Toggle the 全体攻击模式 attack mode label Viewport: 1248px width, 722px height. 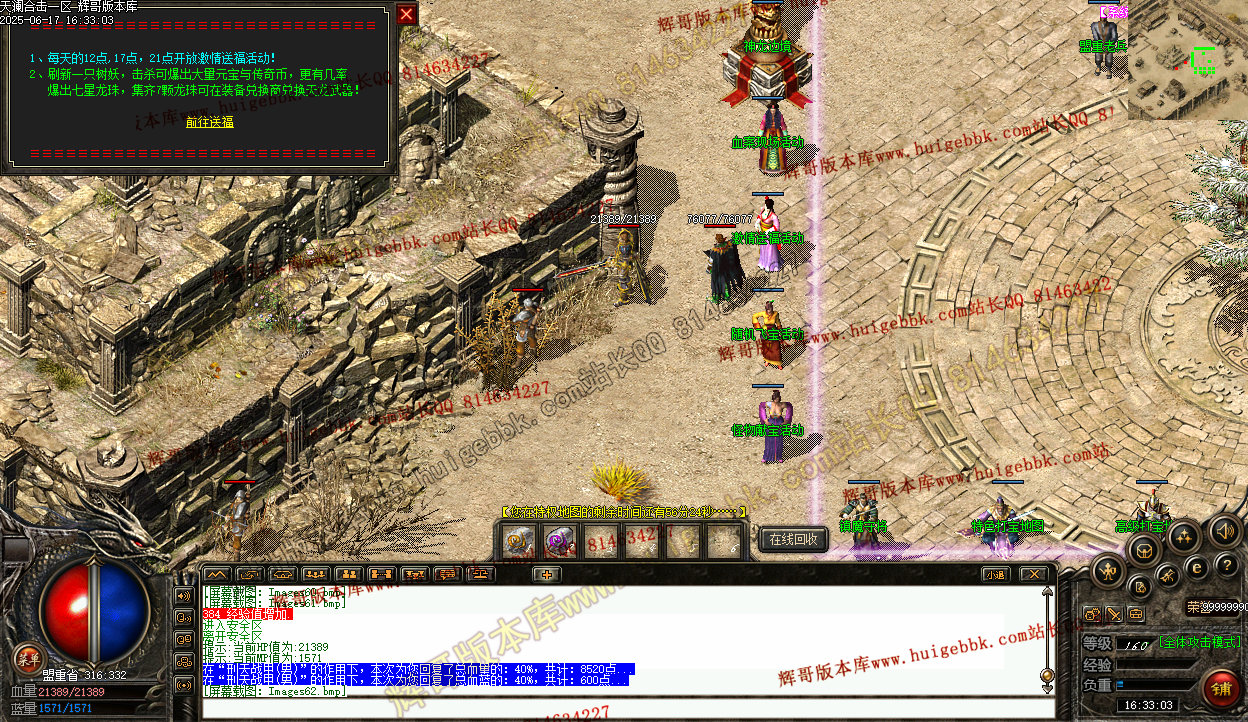[x=1198, y=642]
